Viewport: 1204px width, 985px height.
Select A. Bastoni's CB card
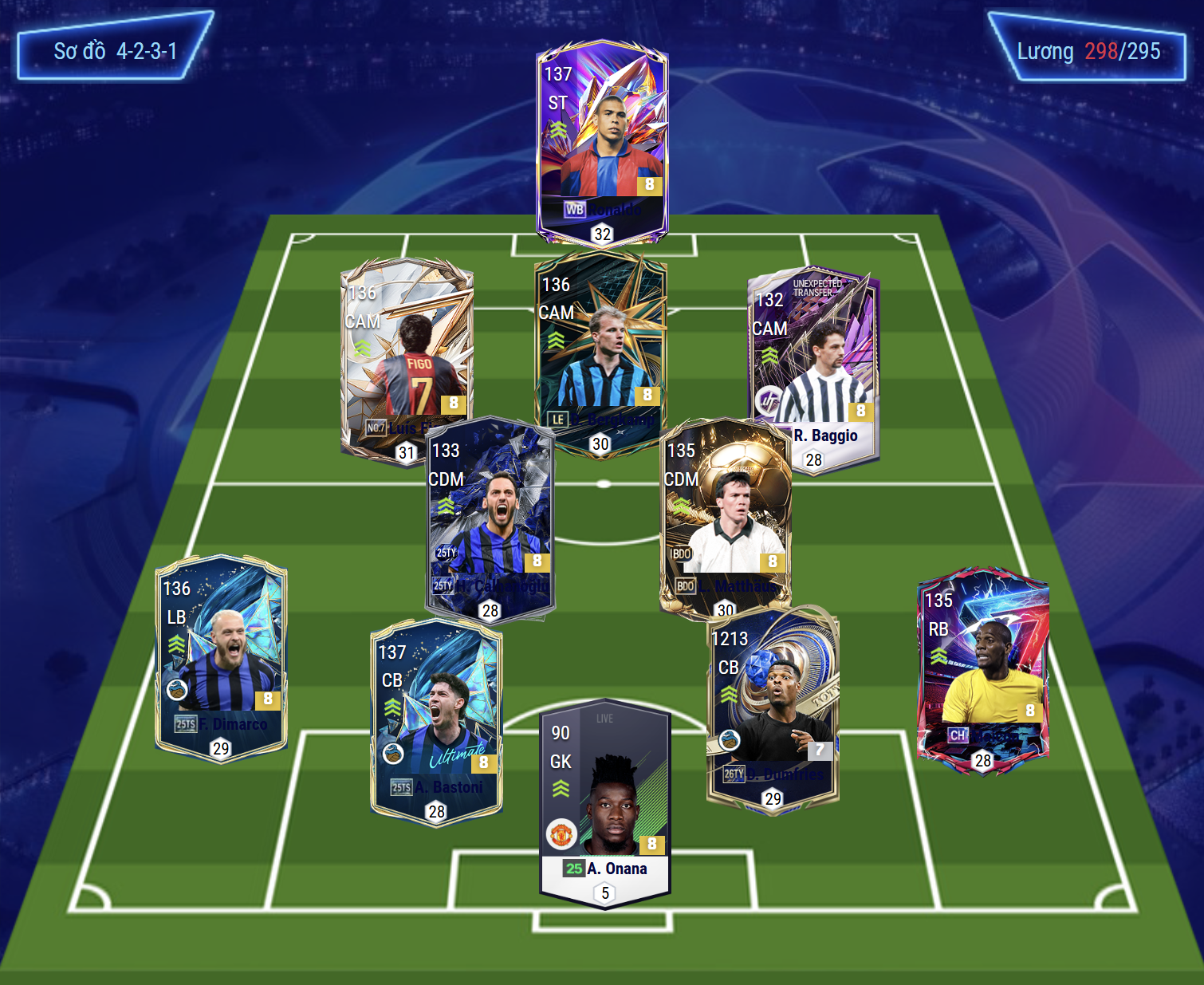[436, 718]
